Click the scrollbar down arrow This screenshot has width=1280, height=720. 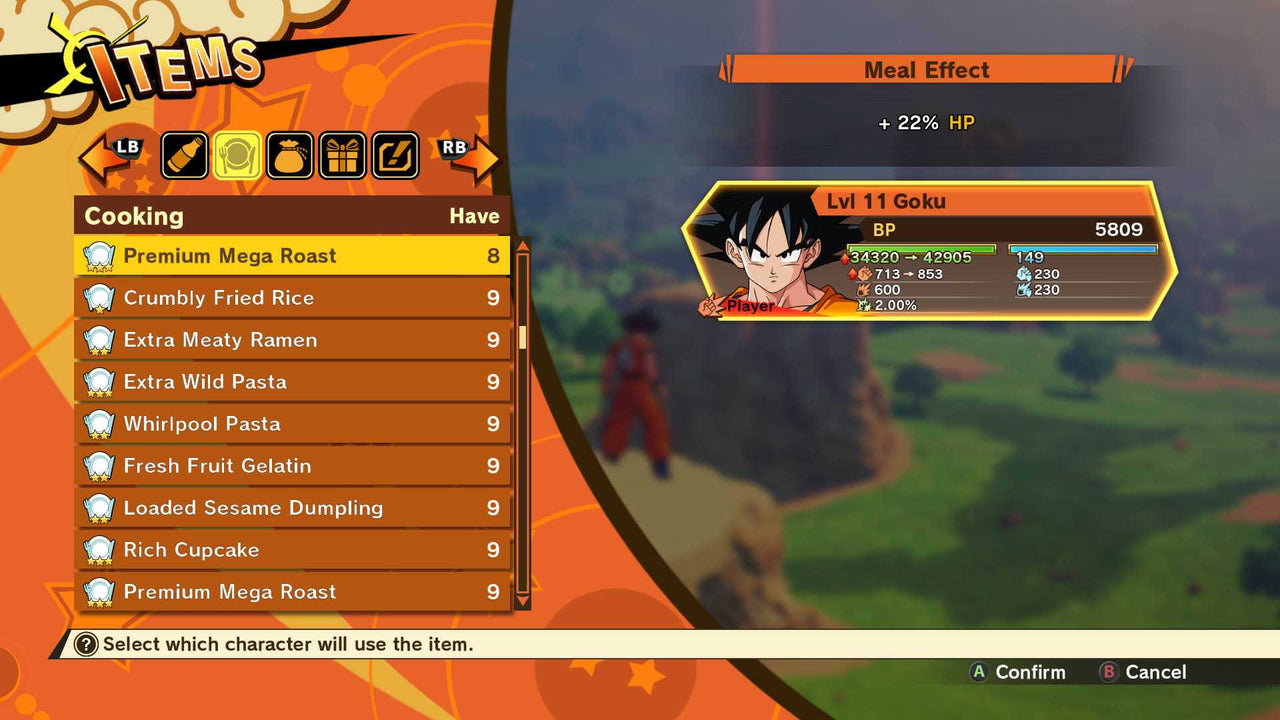pos(522,601)
